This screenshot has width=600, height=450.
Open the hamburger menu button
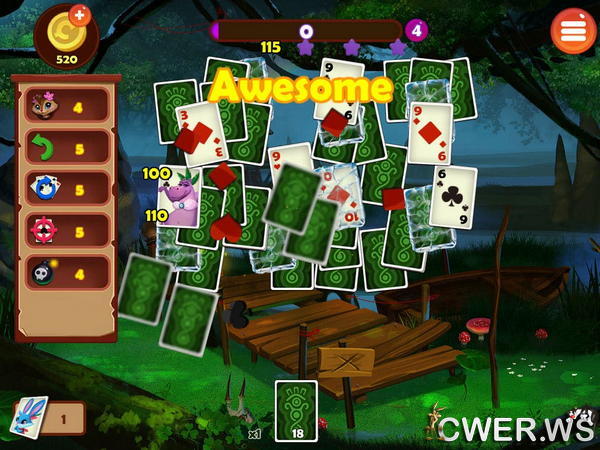573,31
